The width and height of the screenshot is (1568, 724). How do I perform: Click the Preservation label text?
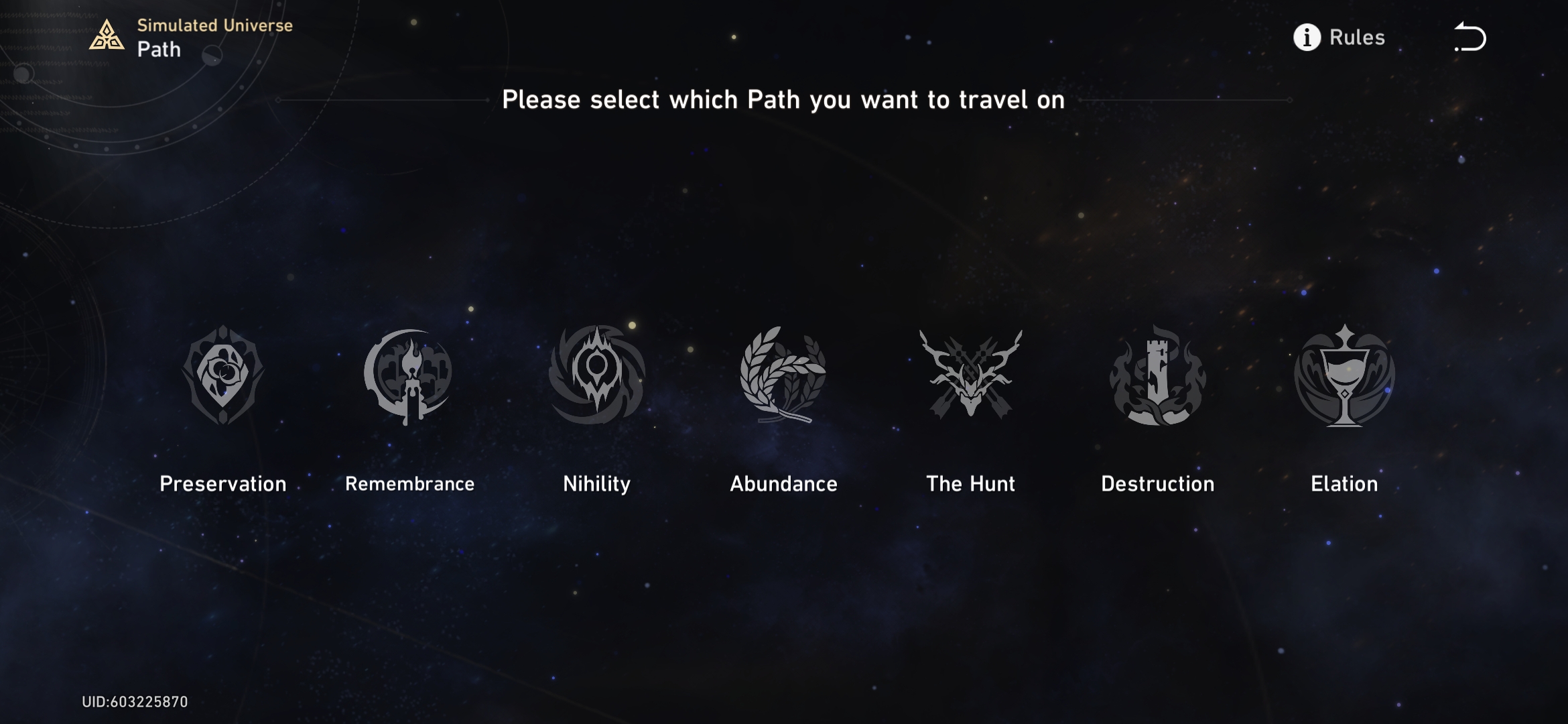coord(222,484)
